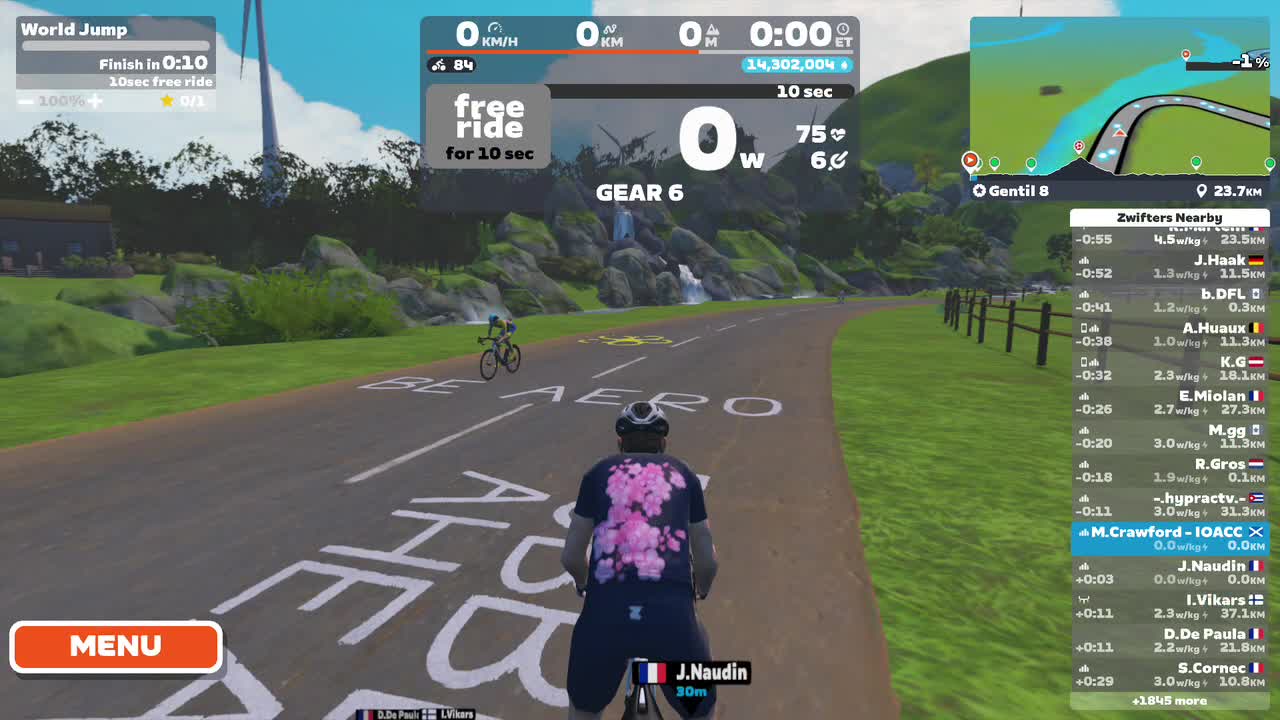1280x720 pixels.
Task: Click the signal bars icon beside R.Gros
Action: coord(1084,464)
